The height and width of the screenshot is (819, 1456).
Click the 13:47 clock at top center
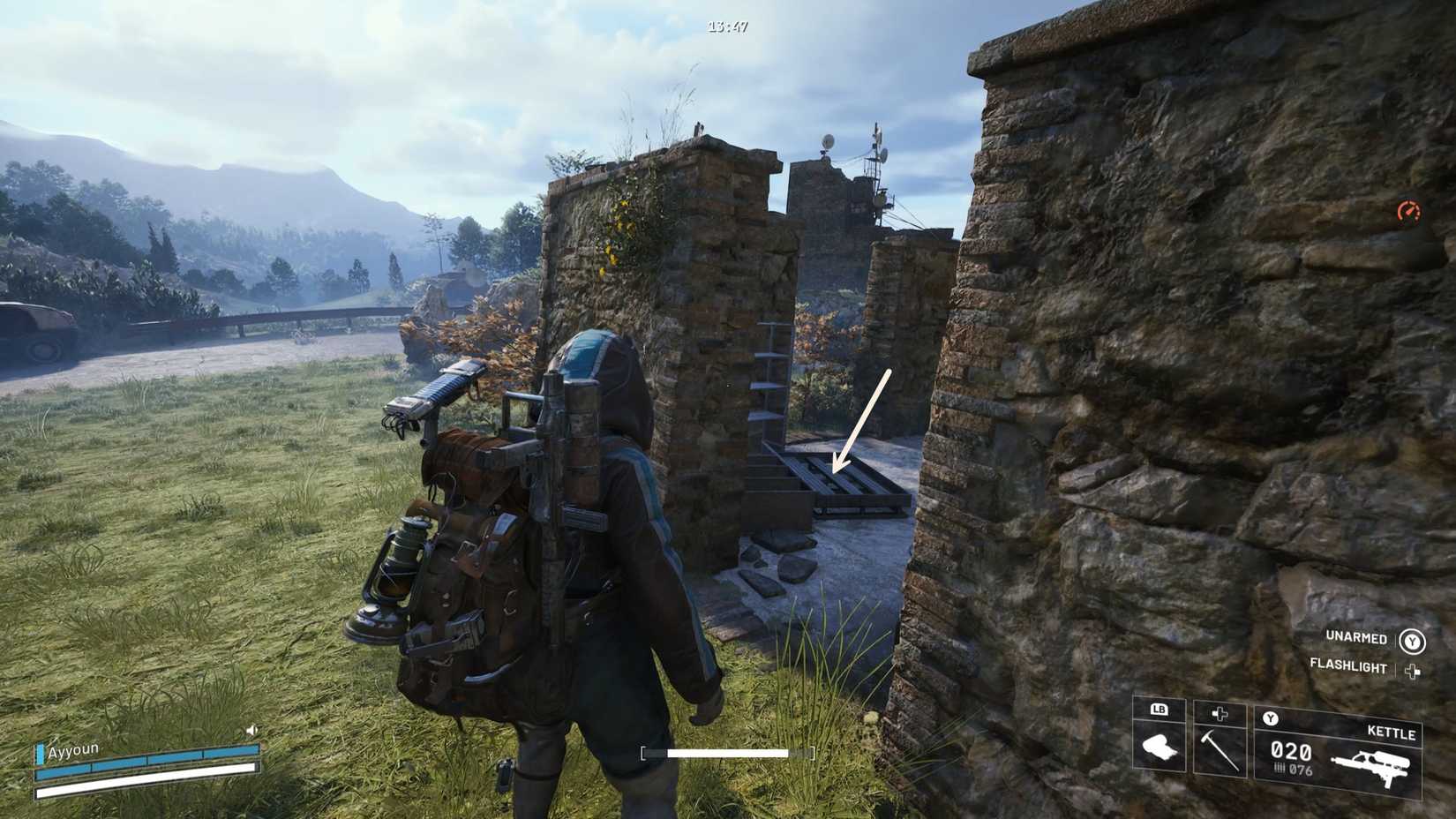(725, 28)
